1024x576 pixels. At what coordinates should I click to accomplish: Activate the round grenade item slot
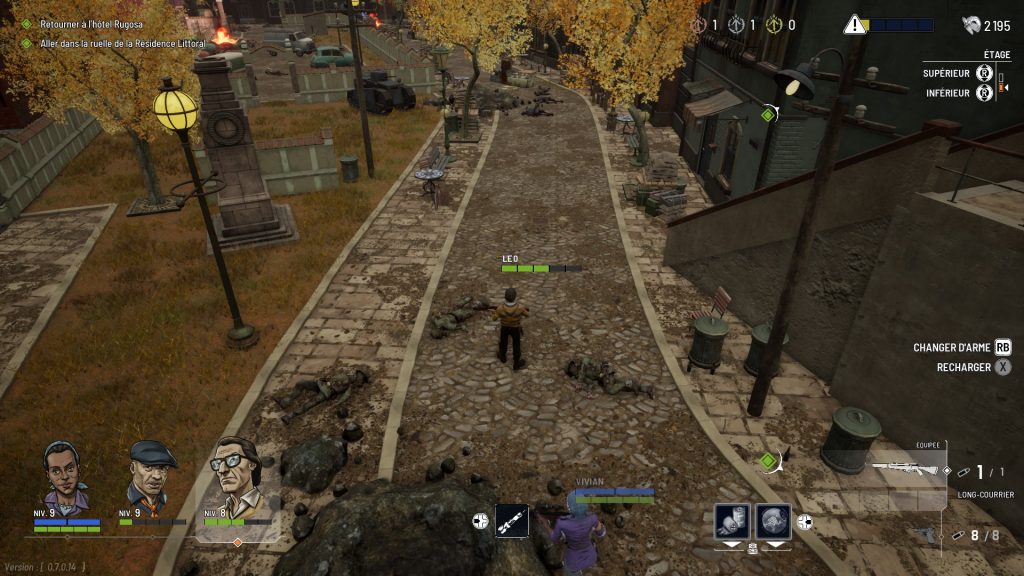(773, 521)
